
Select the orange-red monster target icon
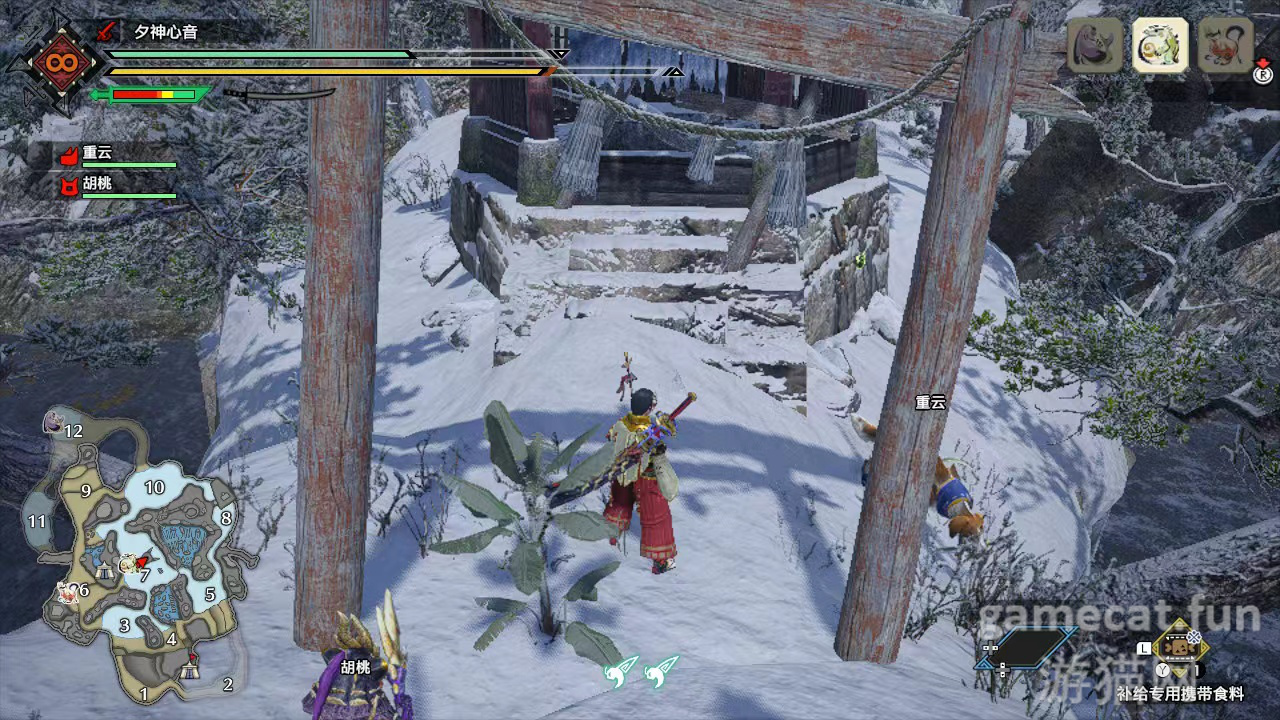pyautogui.click(x=1225, y=45)
